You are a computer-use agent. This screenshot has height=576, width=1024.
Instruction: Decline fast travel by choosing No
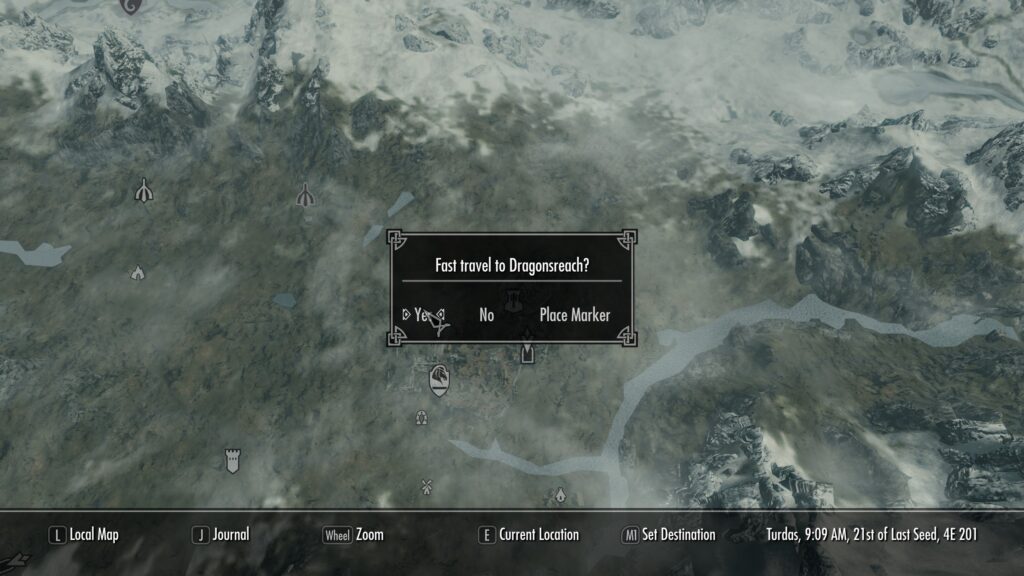point(487,315)
